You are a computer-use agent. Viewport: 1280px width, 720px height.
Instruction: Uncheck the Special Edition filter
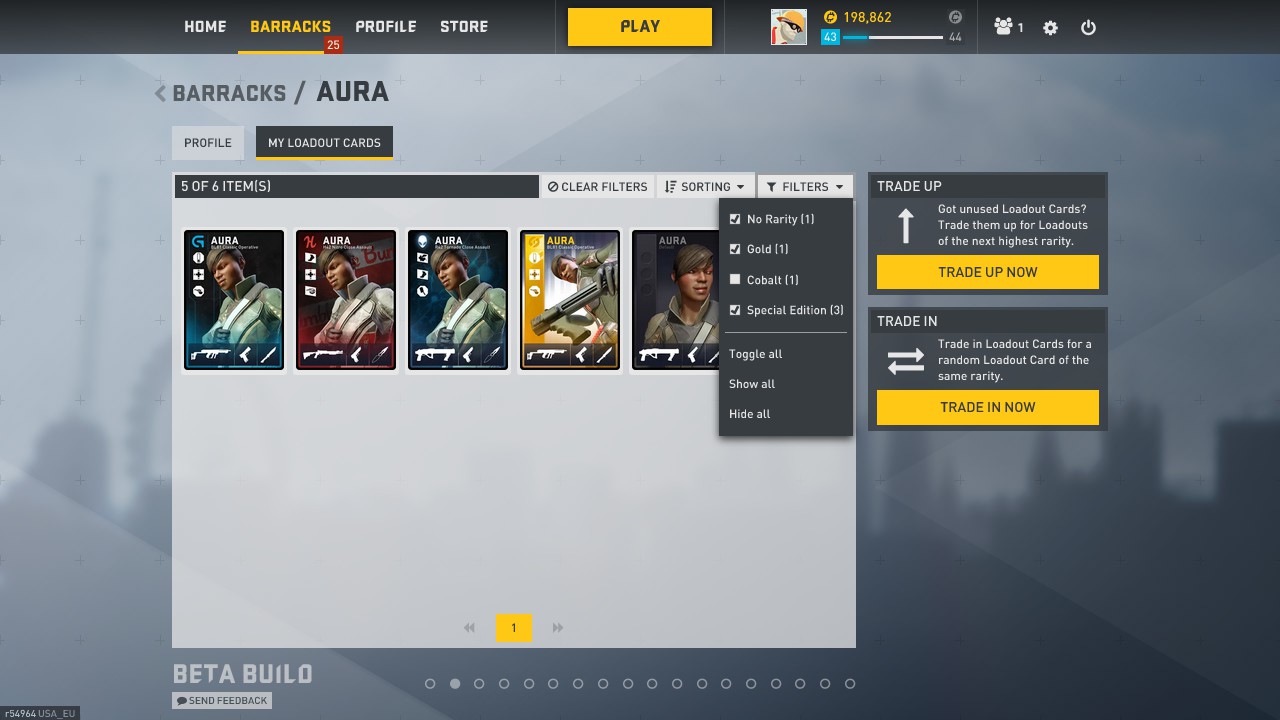(x=735, y=310)
